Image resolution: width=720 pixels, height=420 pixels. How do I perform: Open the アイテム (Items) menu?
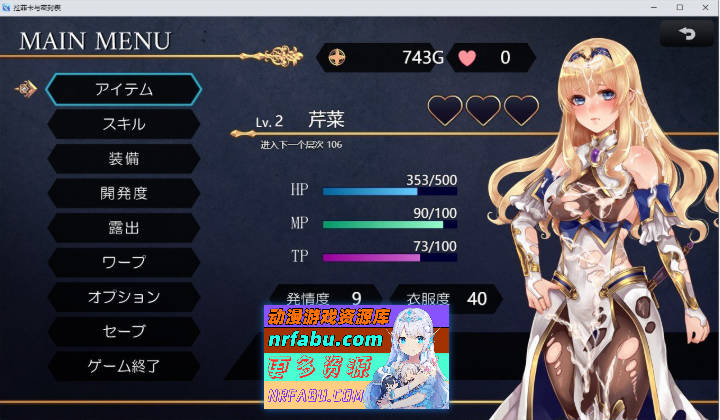(x=124, y=89)
